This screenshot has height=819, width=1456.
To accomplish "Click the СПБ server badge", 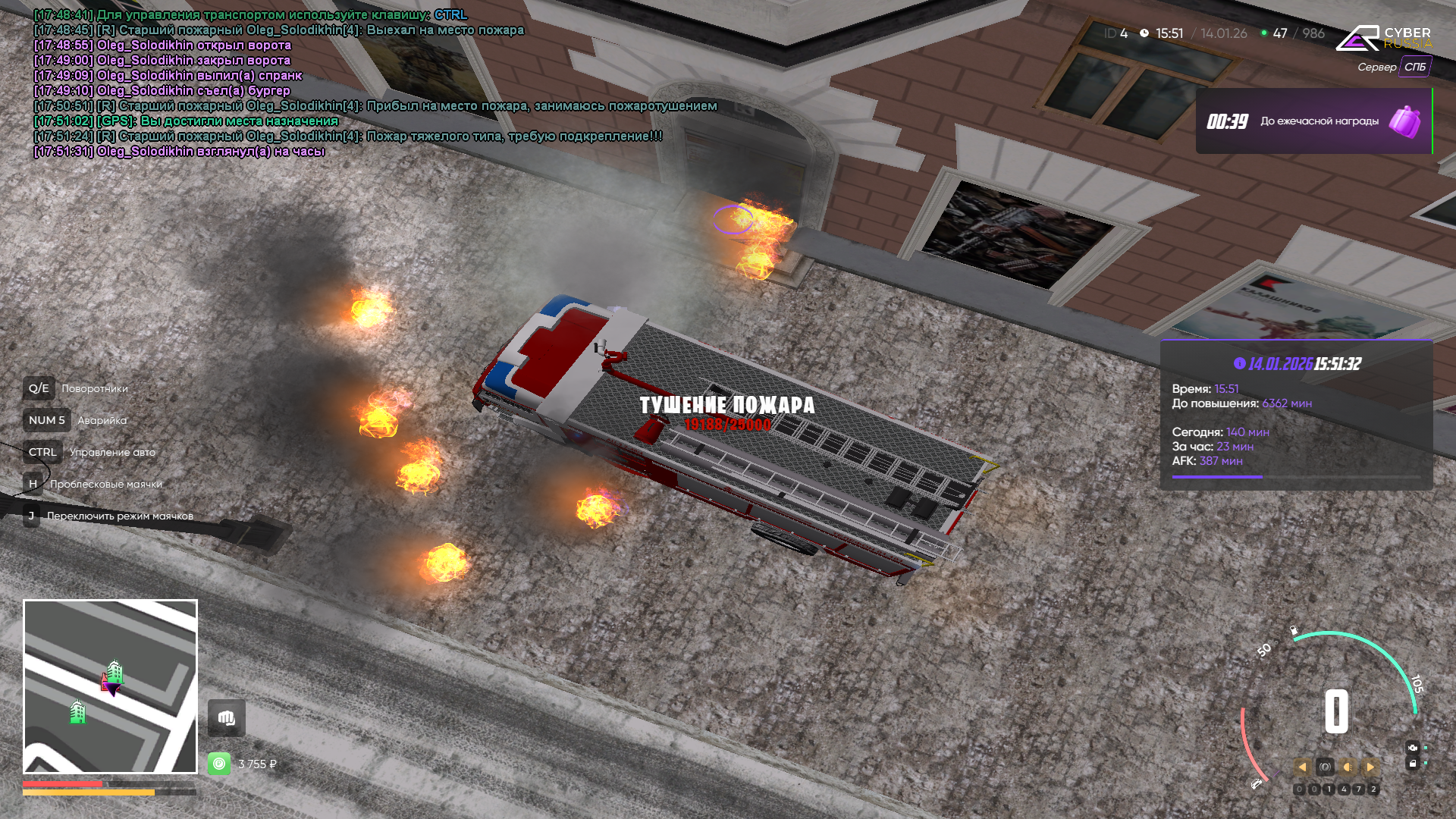I will coord(1415,67).
